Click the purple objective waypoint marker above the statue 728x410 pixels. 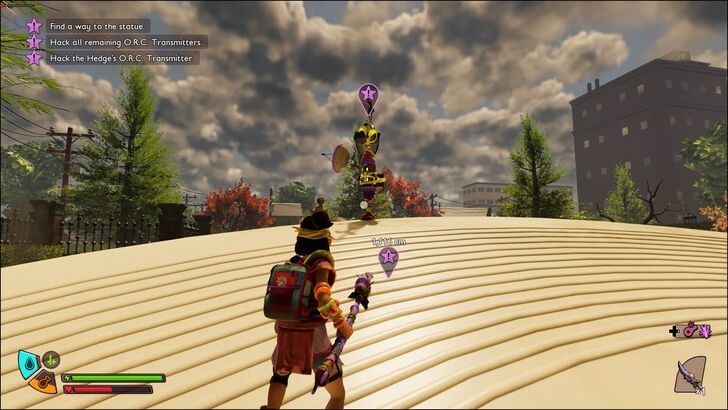point(368,96)
